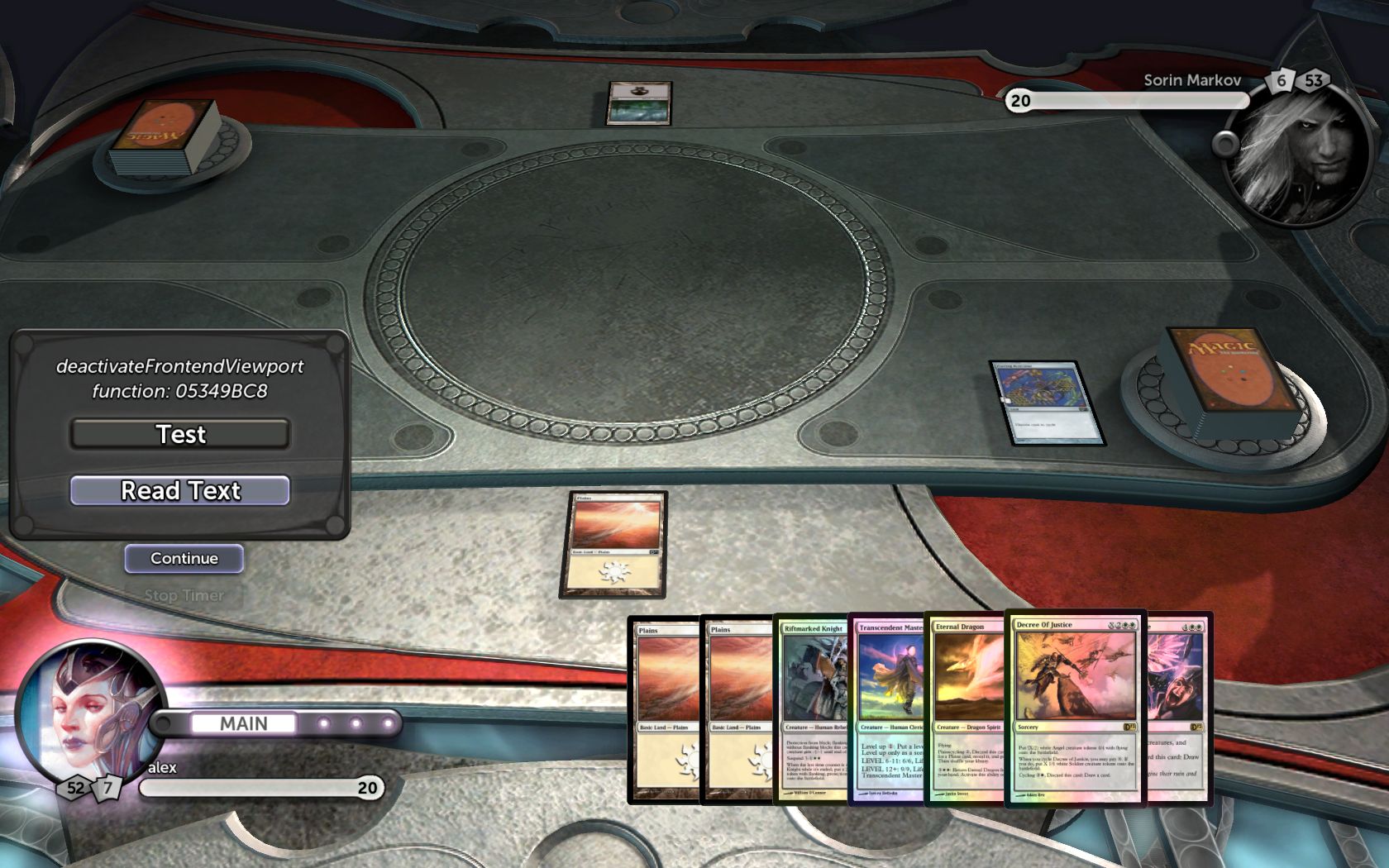Click Sorin Markov's portrait
The width and height of the screenshot is (1389, 868).
[1296, 157]
